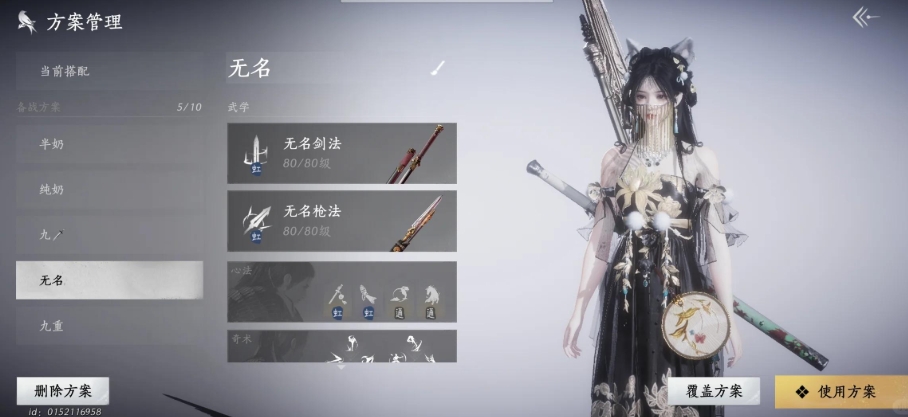Open the 无名剑法 martial art card
The height and width of the screenshot is (417, 908).
(x=341, y=153)
